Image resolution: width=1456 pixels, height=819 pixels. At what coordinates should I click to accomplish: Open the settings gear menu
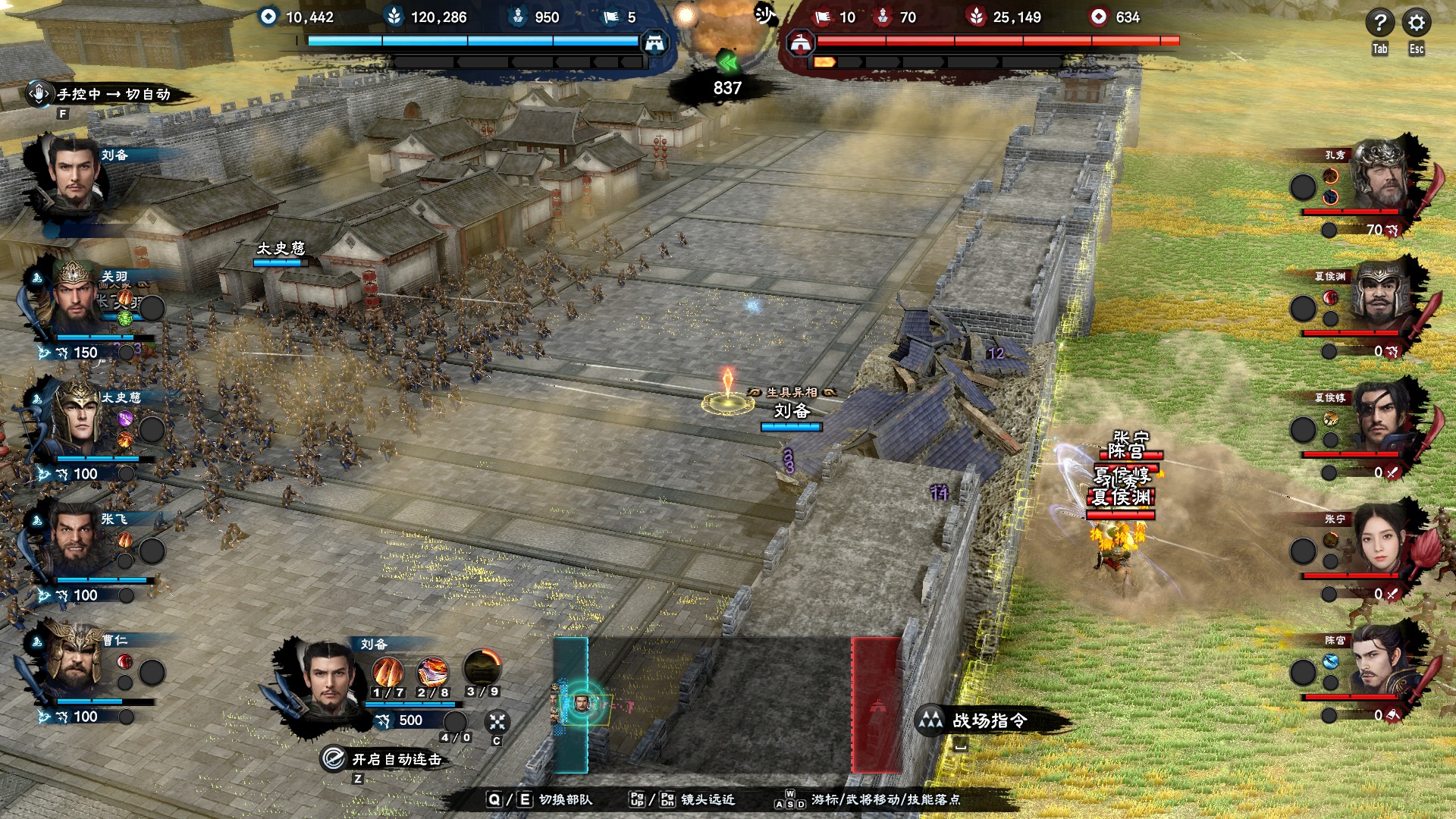coord(1416,24)
